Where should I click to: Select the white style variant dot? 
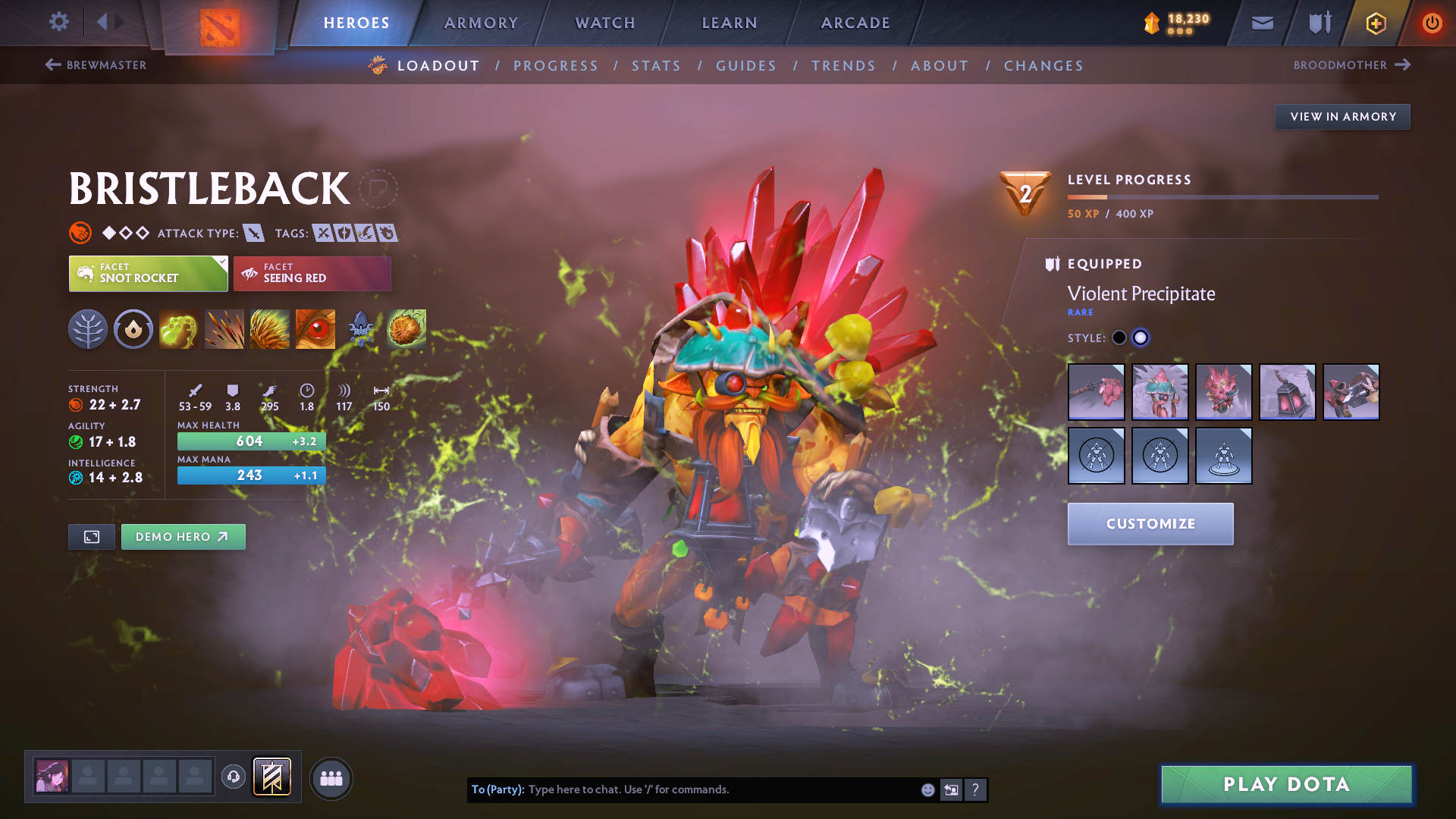[x=1141, y=337]
